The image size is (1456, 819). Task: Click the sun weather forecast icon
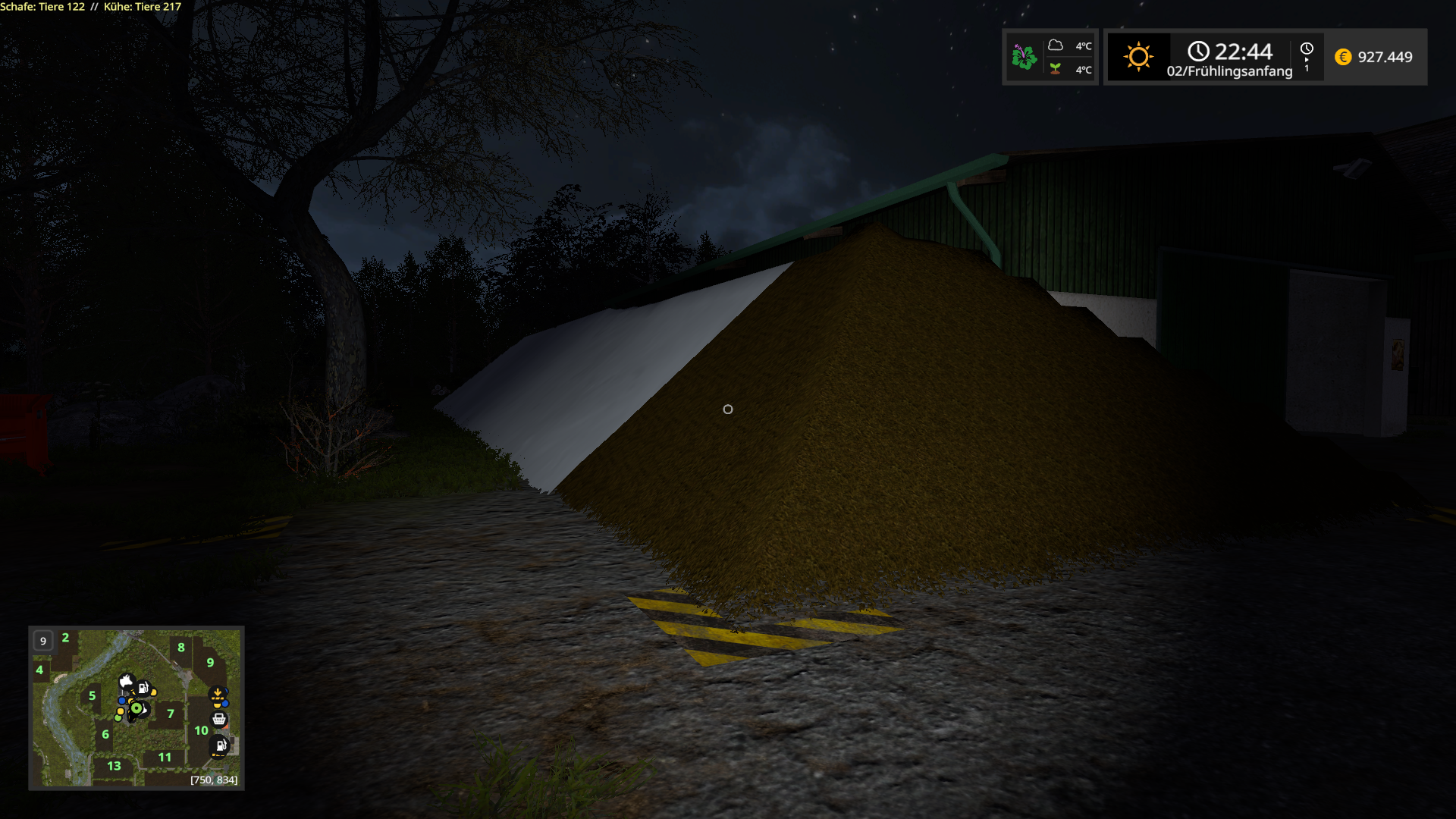[x=1137, y=57]
